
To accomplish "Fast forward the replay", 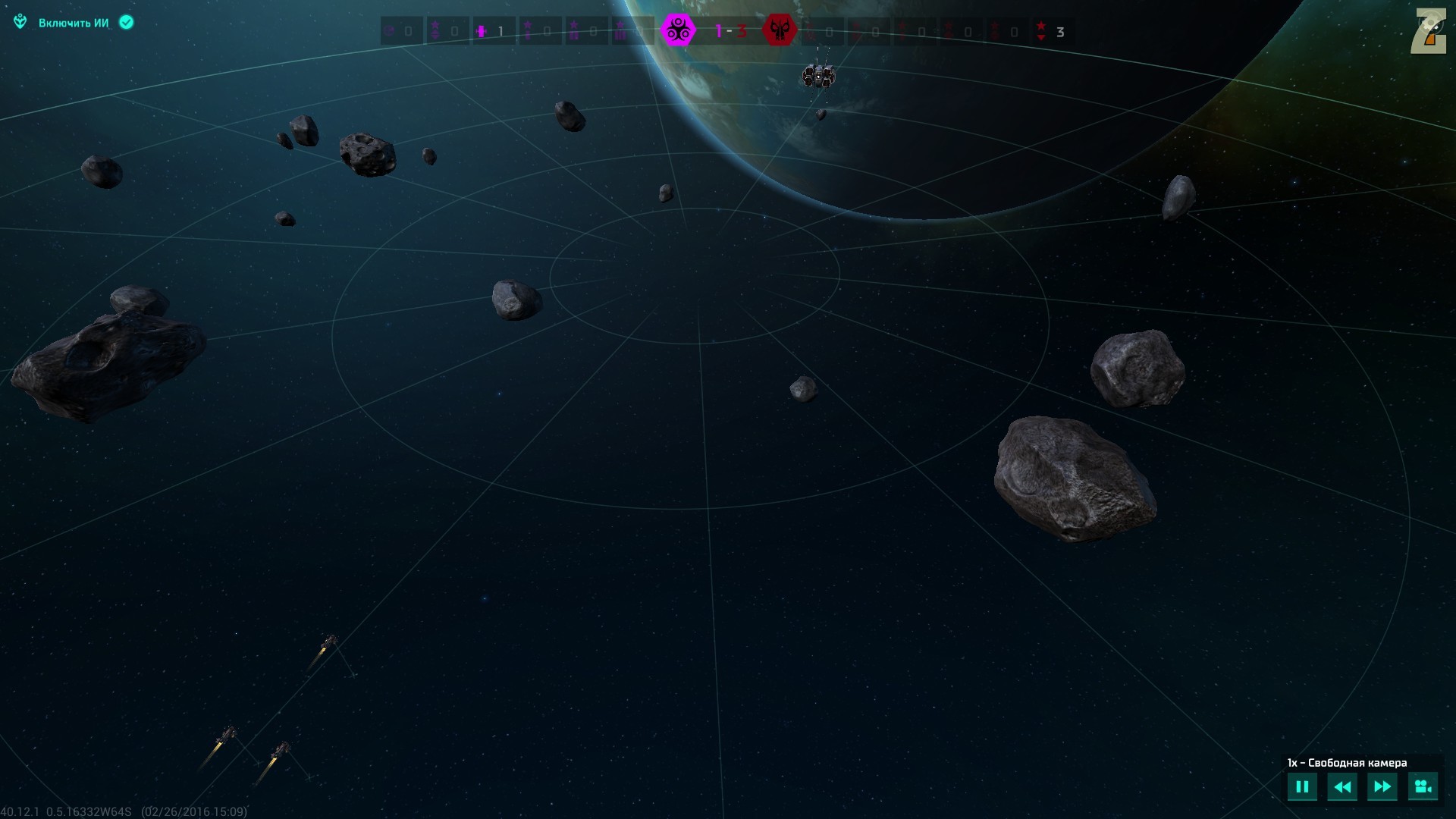I will (1382, 786).
